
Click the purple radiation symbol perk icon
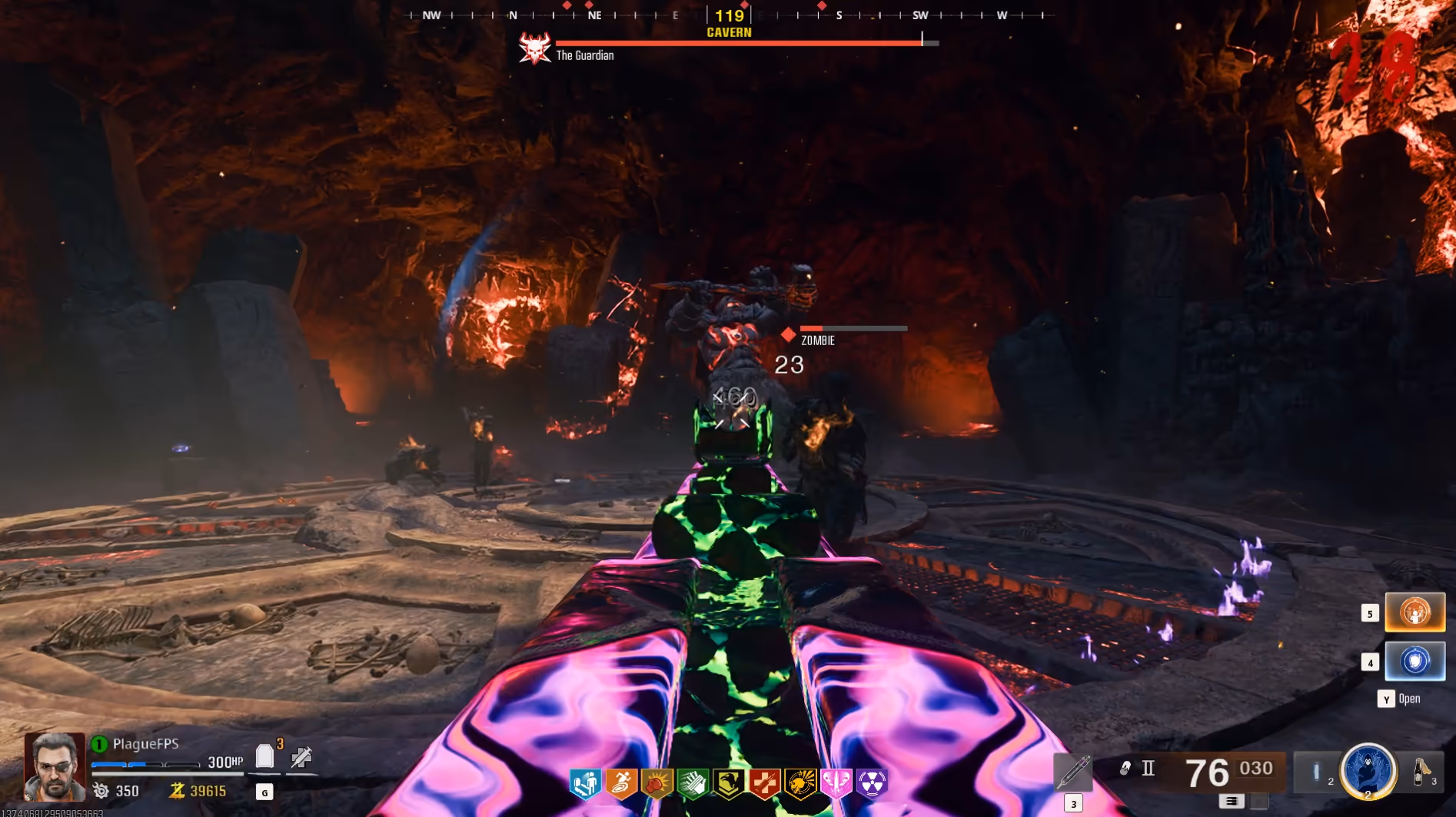[872, 783]
